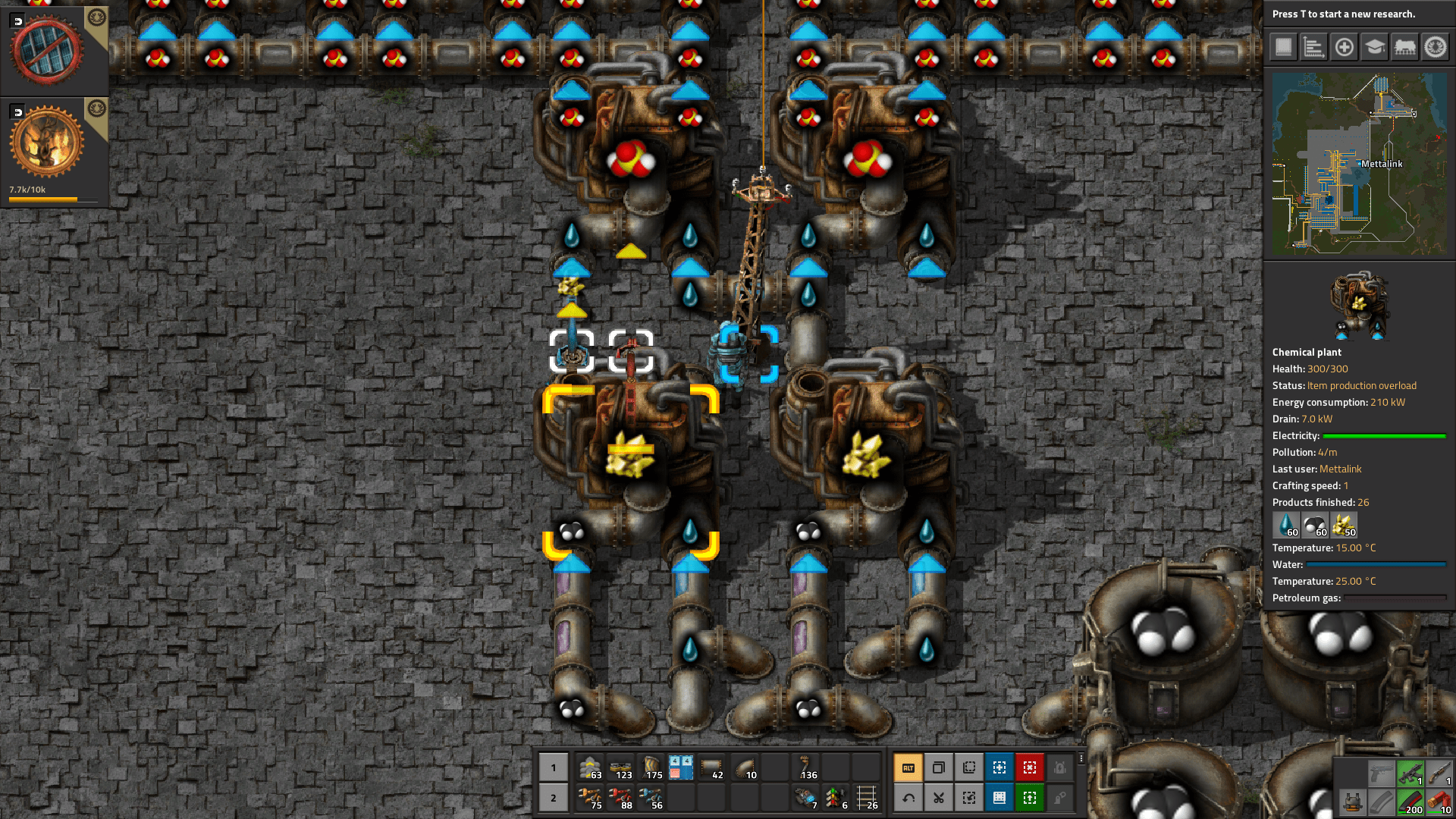Toggle the personal roboport shortcut

pyautogui.click(x=1060, y=767)
